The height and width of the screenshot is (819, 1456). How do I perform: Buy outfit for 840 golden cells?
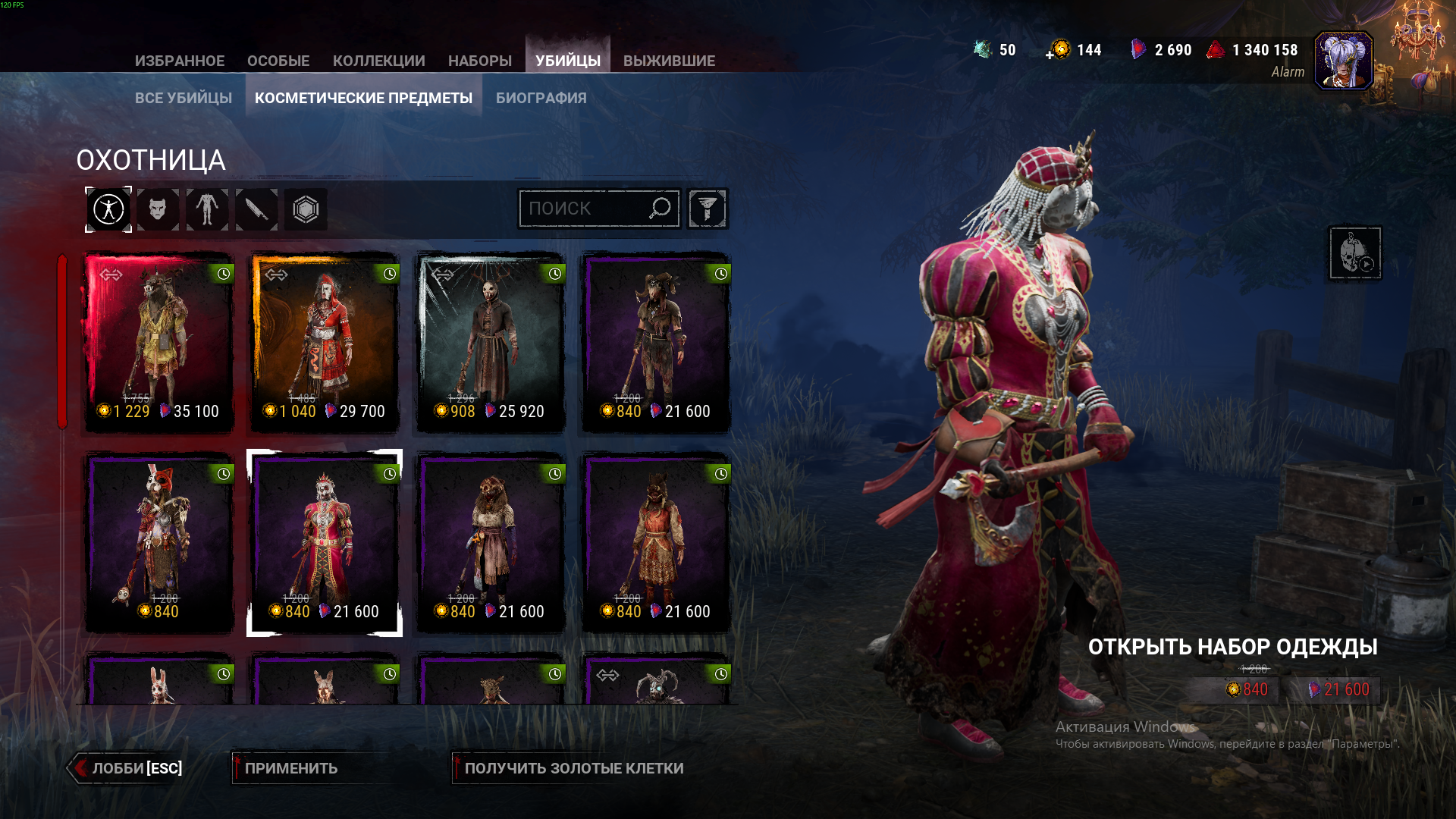coord(1246,689)
